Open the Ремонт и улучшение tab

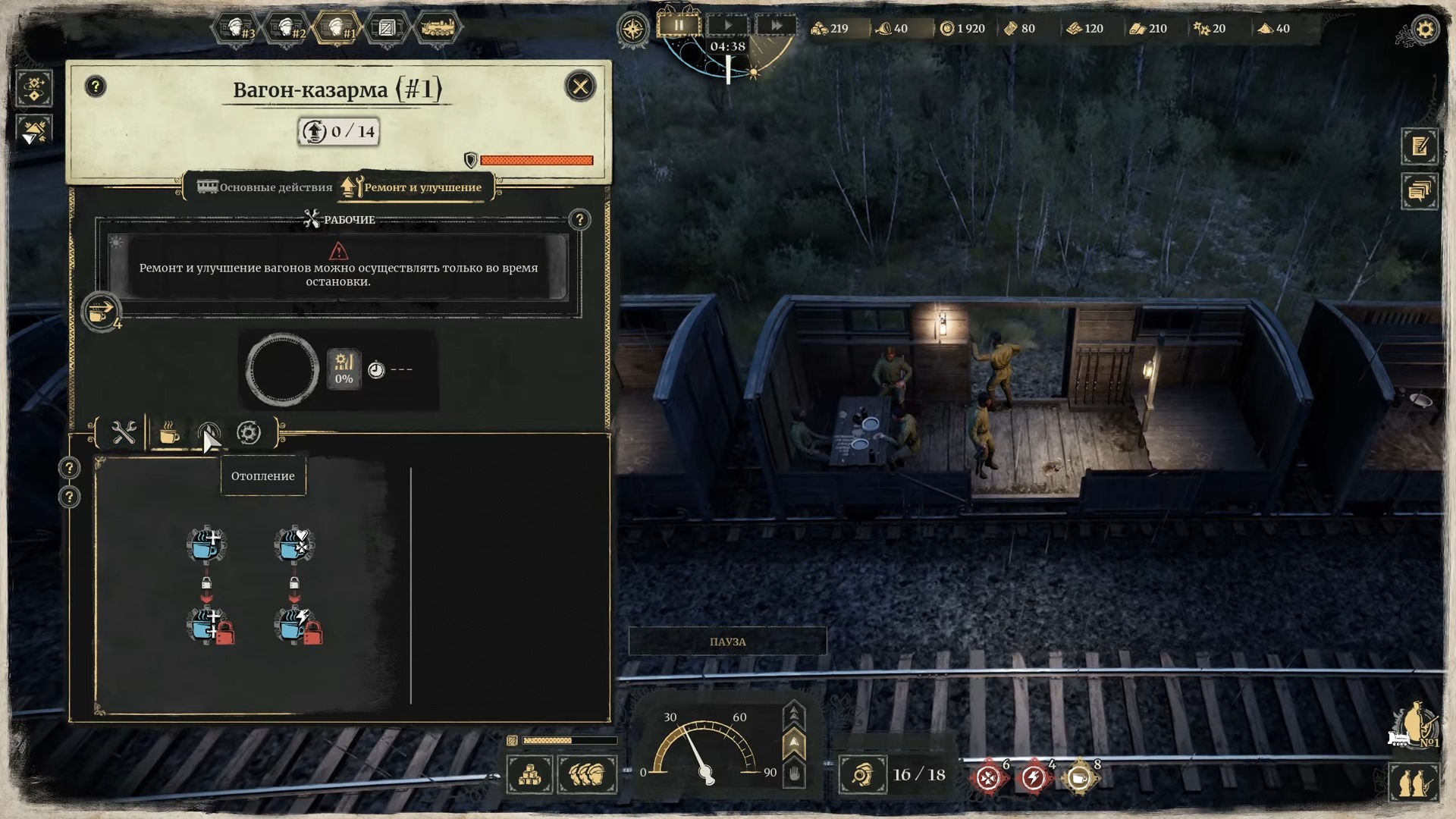tap(413, 187)
